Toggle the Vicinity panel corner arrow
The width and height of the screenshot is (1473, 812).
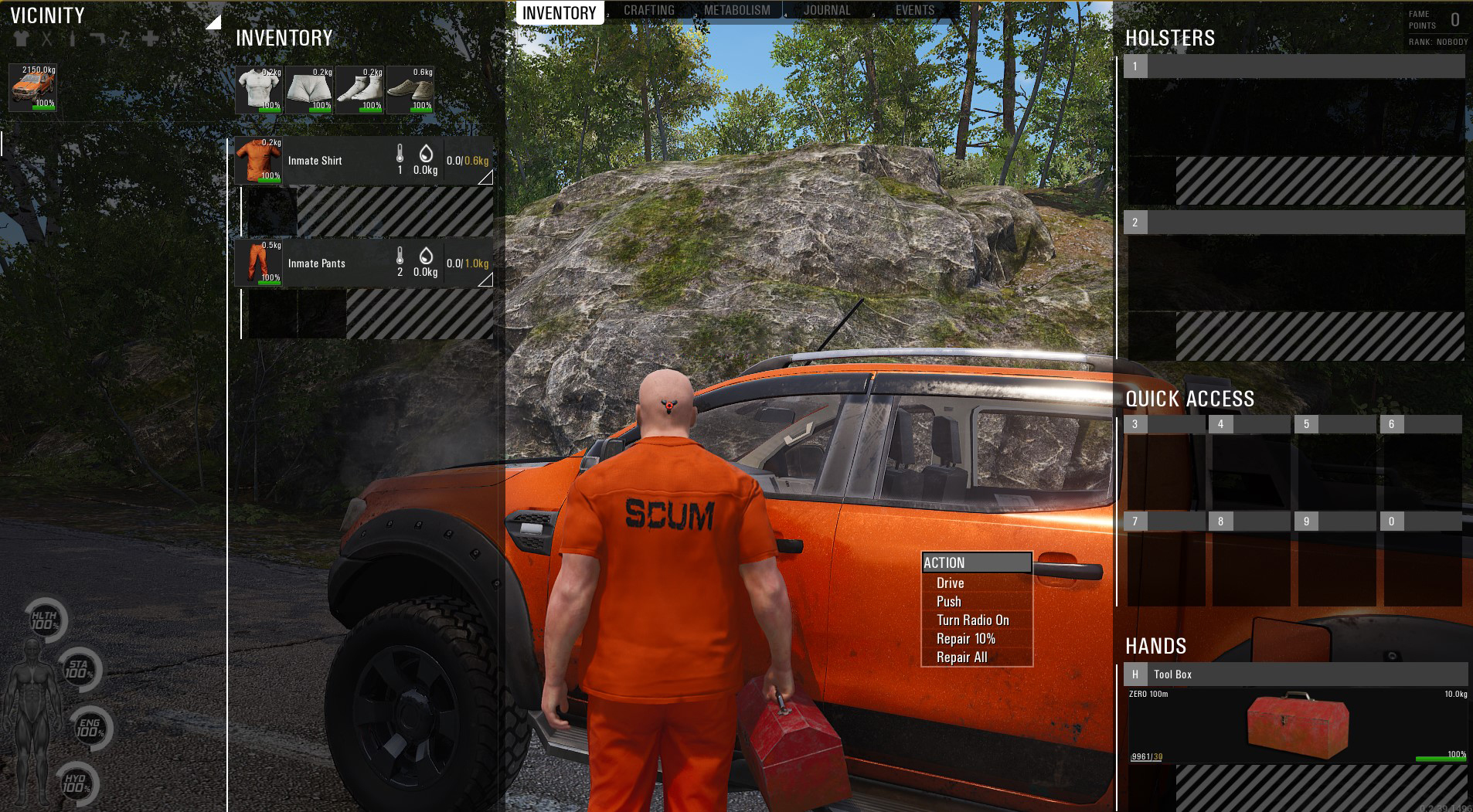(213, 22)
